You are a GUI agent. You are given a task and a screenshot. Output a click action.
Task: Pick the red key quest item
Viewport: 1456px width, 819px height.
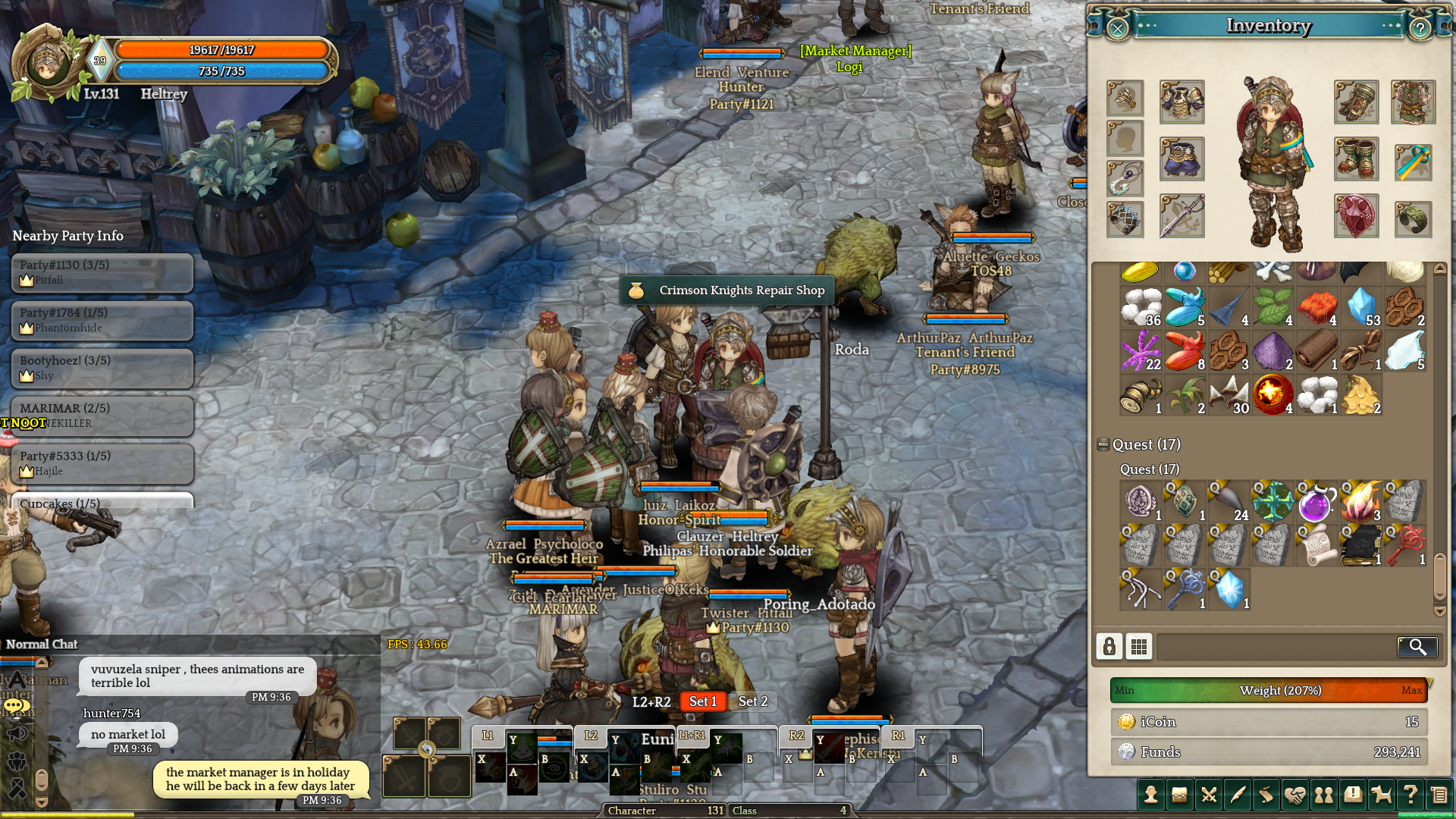[x=1404, y=545]
